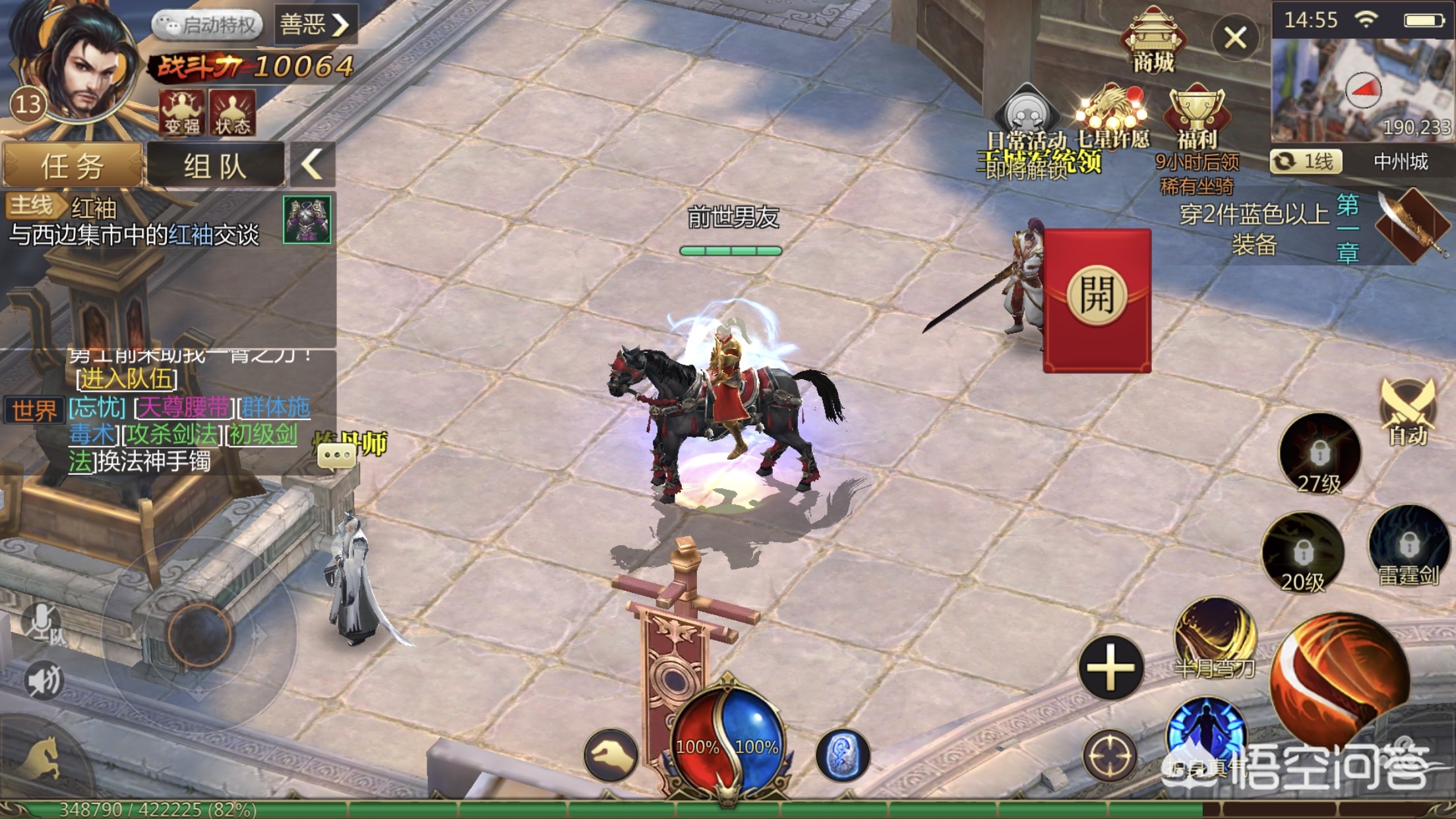Tap the plus skill slot button
Image resolution: width=1456 pixels, height=819 pixels.
(1110, 667)
